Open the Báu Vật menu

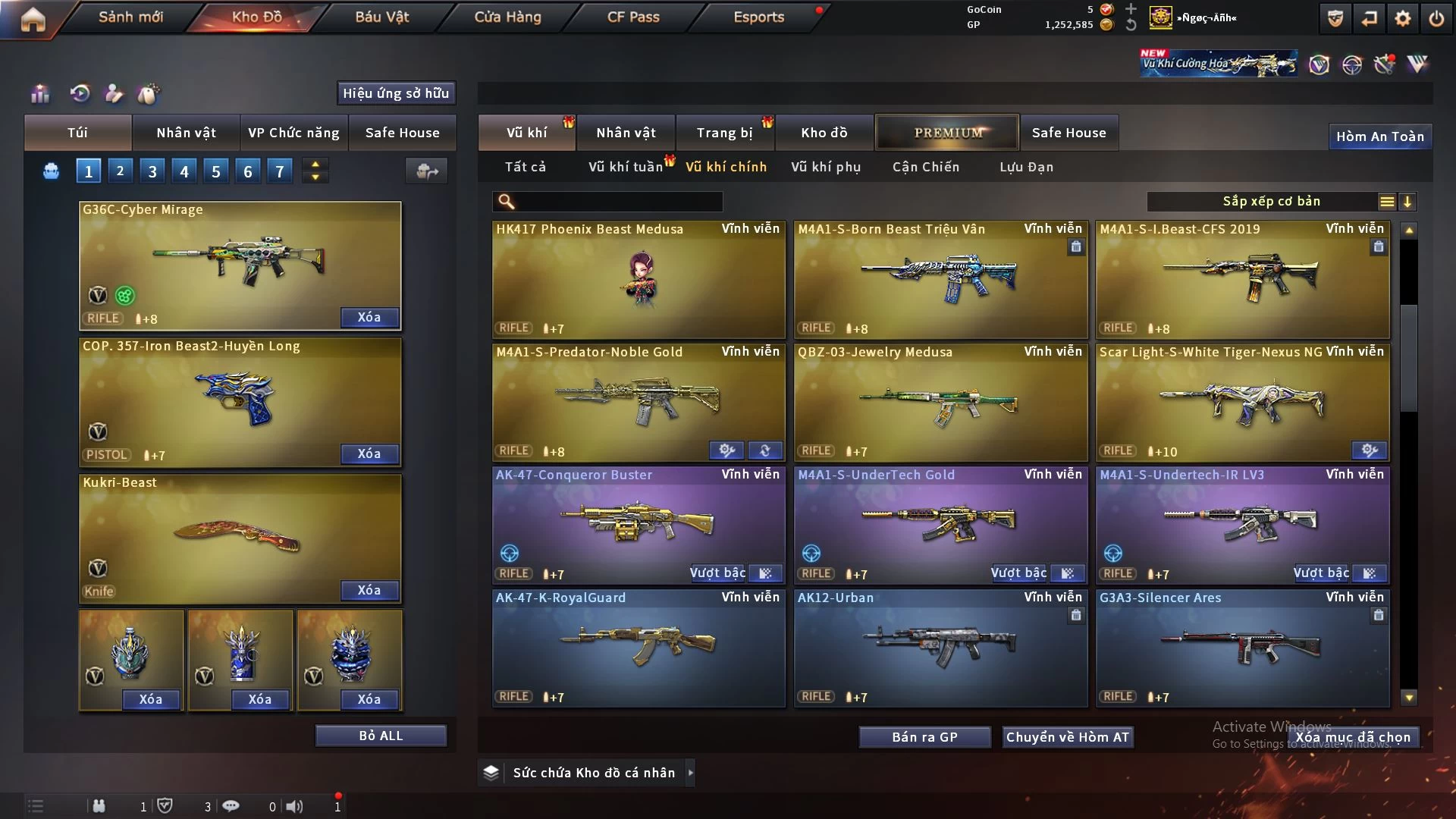381,17
